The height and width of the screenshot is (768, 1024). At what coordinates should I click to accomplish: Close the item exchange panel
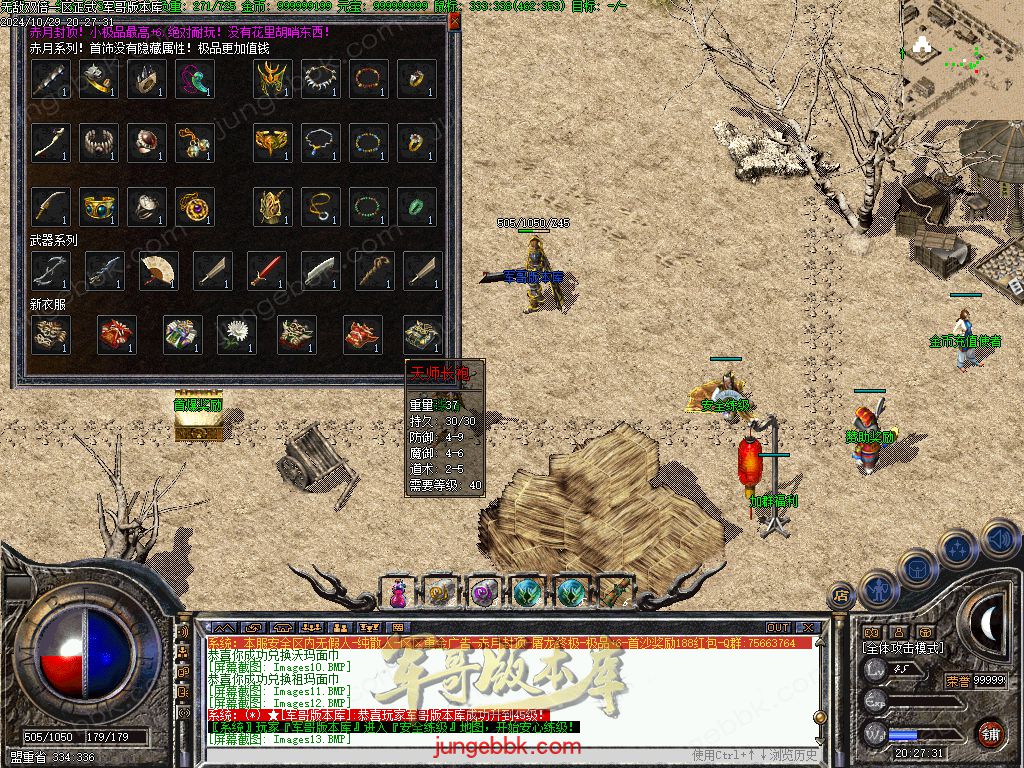pyautogui.click(x=455, y=20)
